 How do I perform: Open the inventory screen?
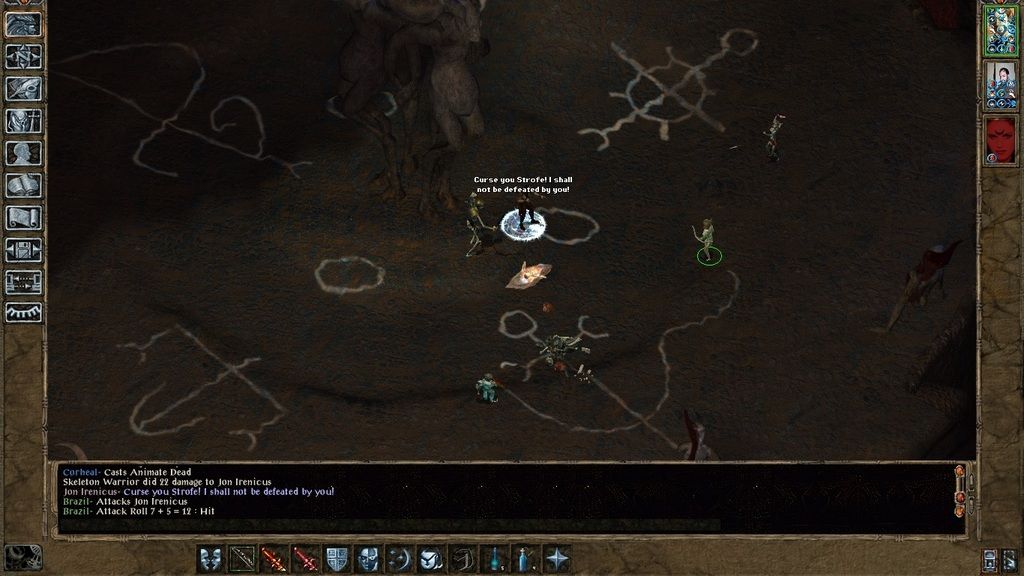click(23, 121)
